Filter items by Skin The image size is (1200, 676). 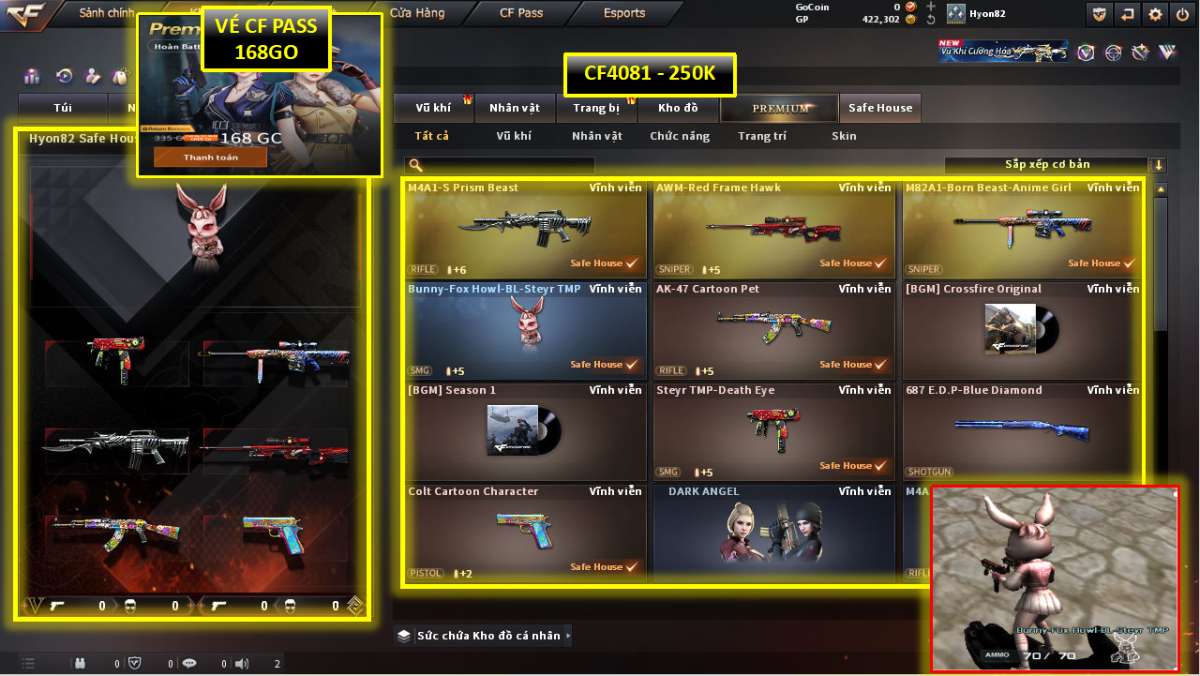pyautogui.click(x=843, y=136)
